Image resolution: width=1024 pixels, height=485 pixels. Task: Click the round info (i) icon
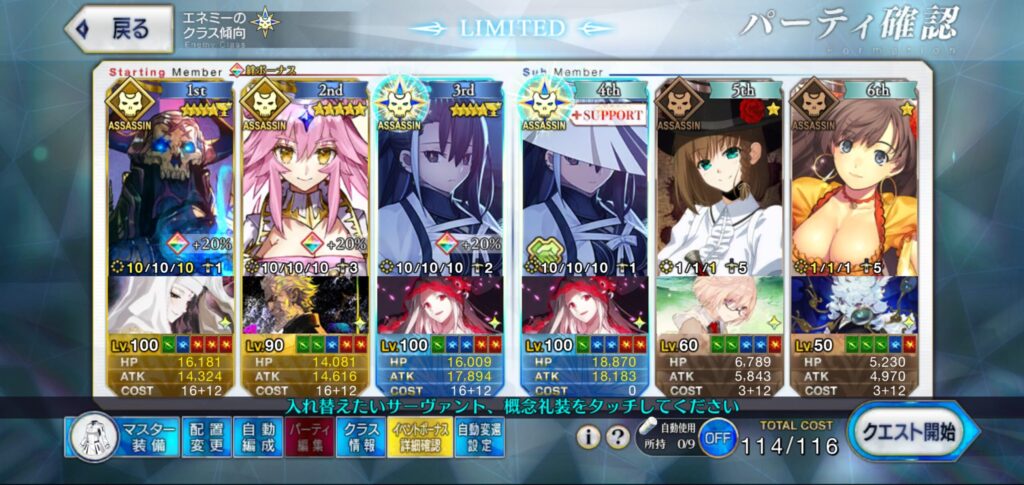pos(590,437)
